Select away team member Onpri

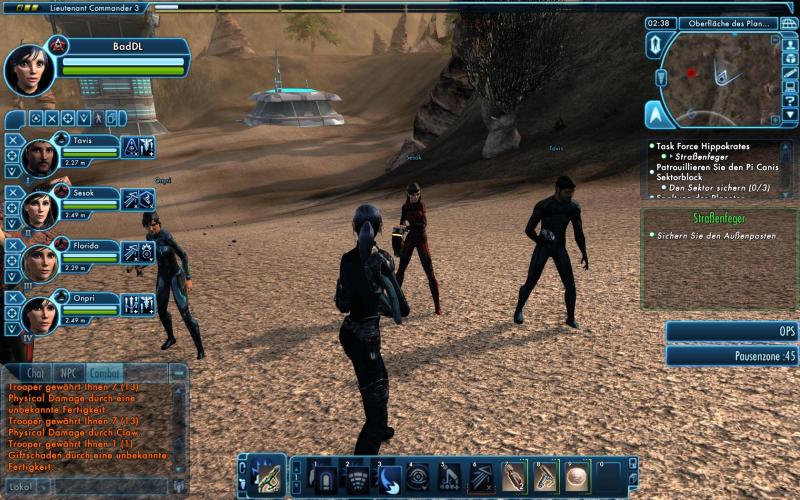click(x=39, y=314)
